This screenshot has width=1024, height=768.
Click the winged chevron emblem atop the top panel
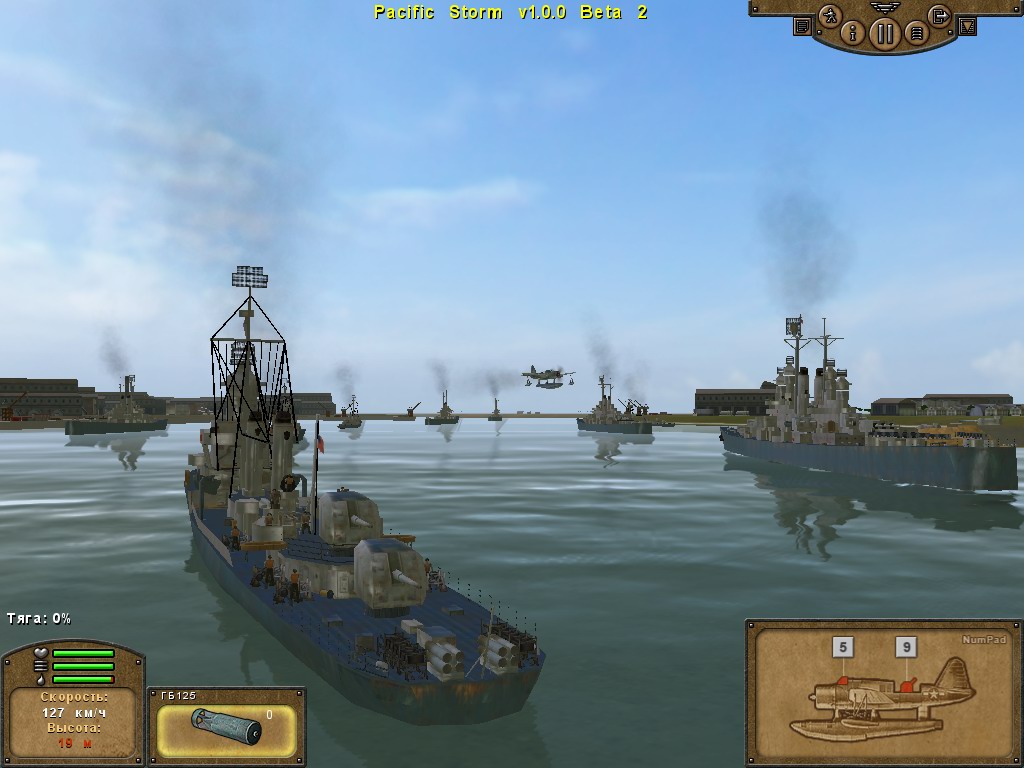coord(885,6)
